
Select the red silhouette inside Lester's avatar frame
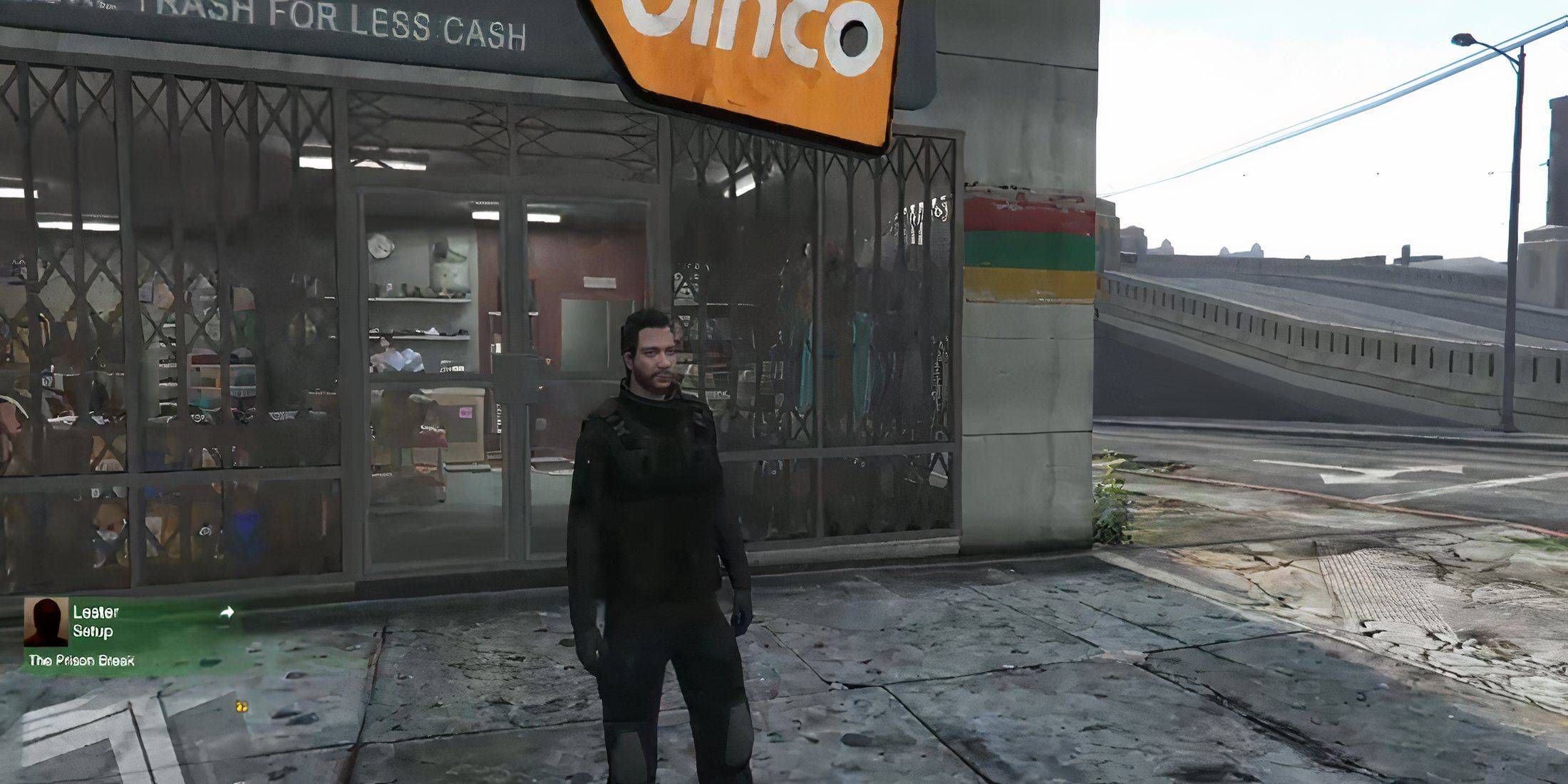[x=45, y=624]
